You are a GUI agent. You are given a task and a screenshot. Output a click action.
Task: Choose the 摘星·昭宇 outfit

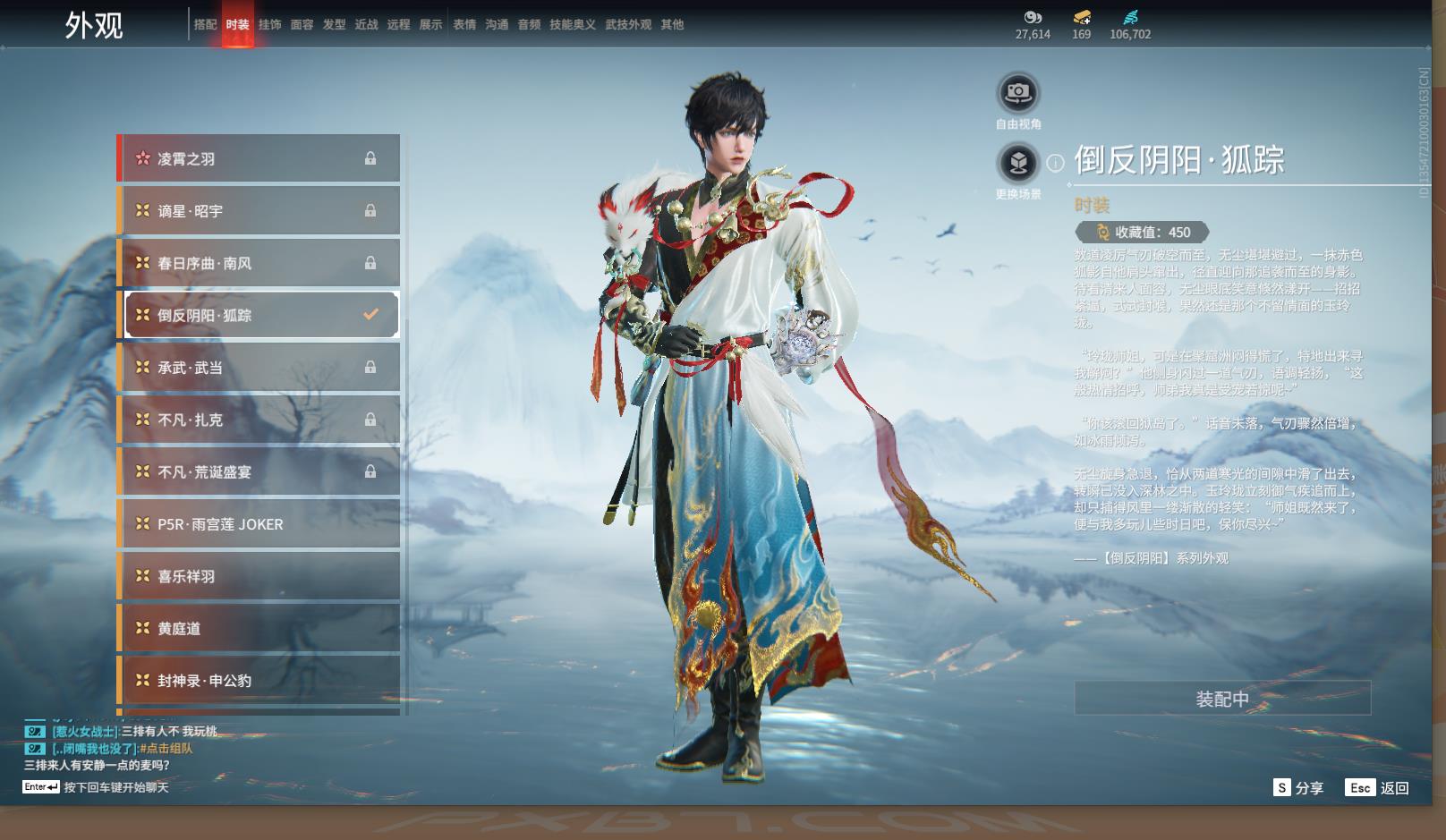(x=259, y=211)
